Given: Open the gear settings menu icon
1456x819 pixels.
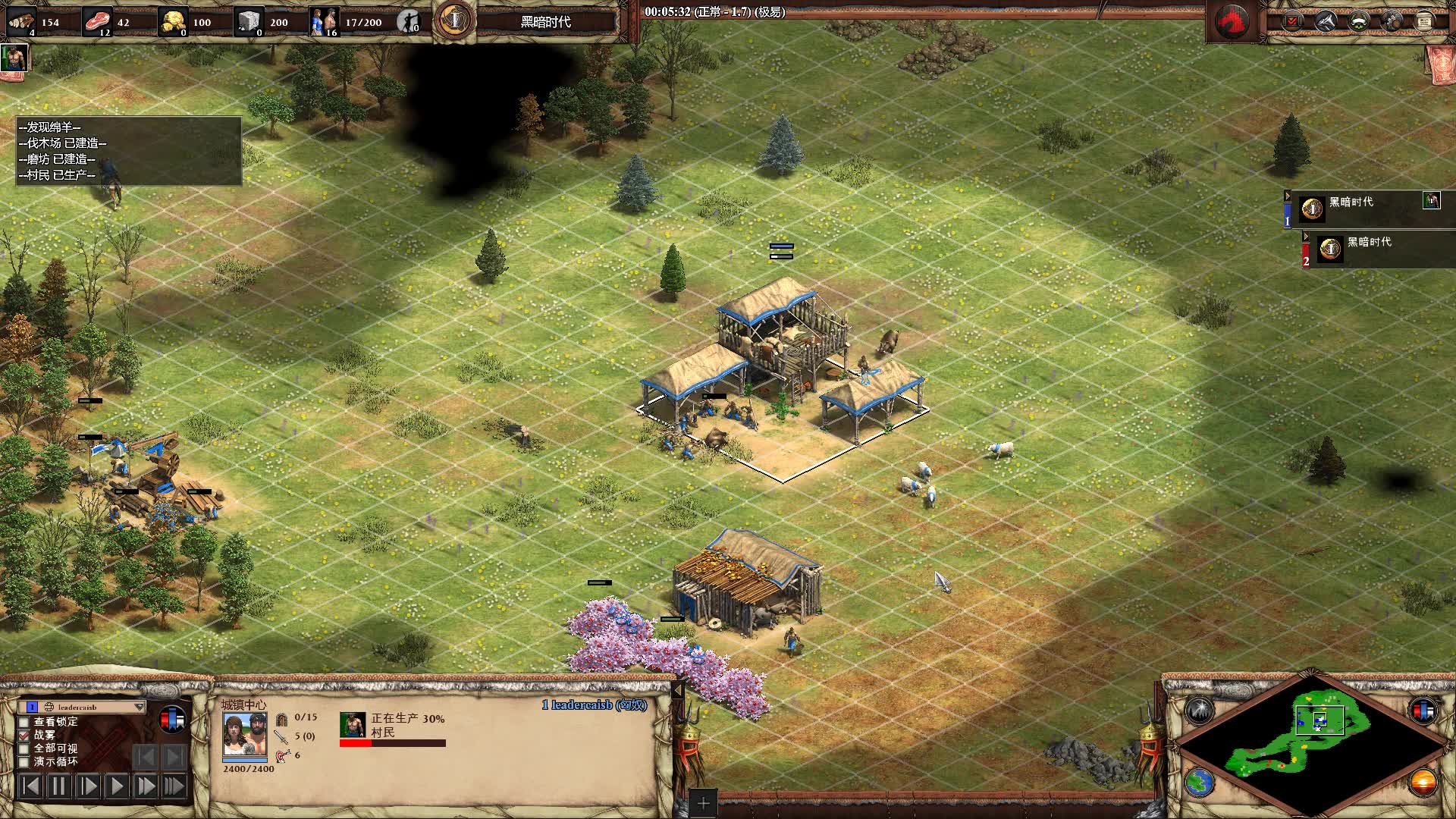Looking at the screenshot, I should coord(1392,21).
